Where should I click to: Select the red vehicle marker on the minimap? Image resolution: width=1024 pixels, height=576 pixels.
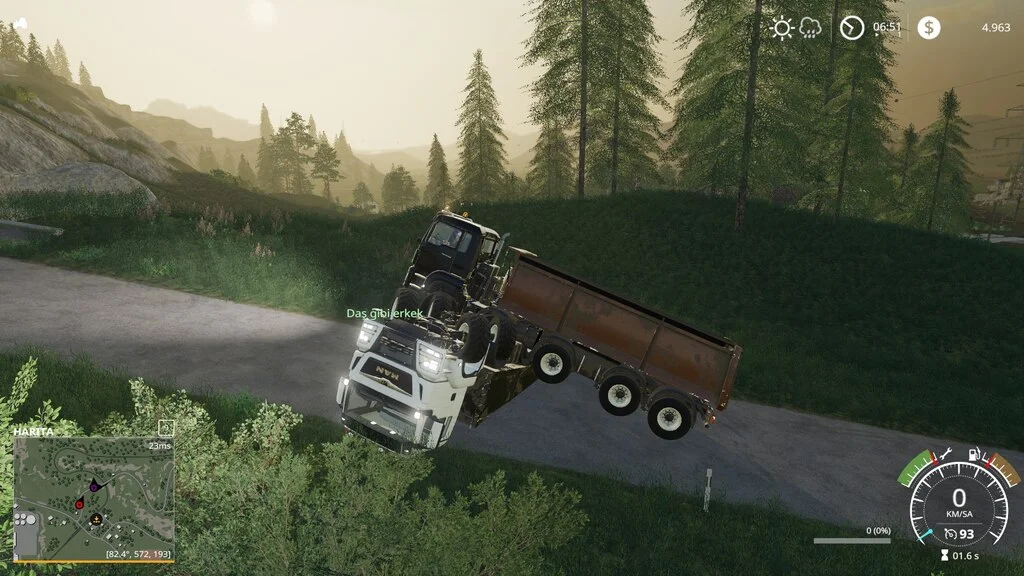coord(79,504)
